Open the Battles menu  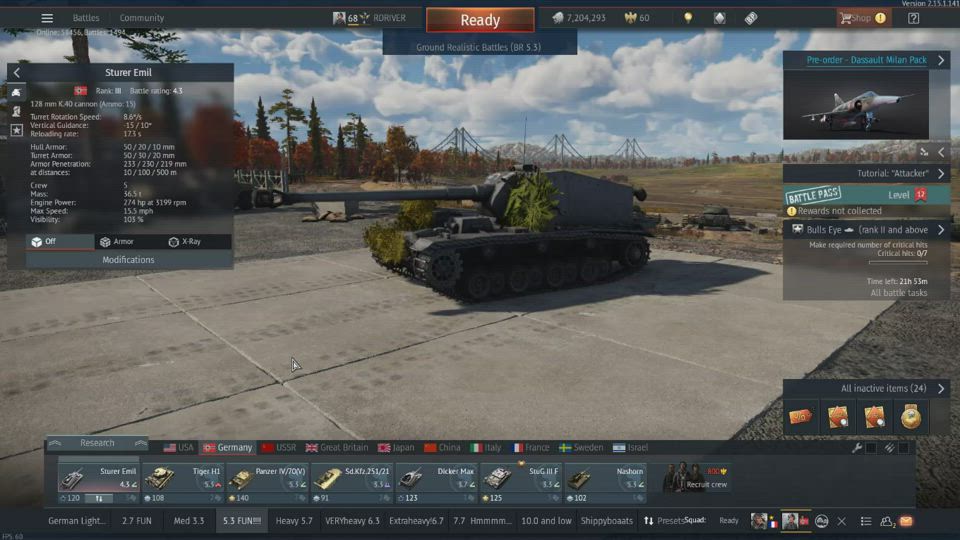click(86, 18)
